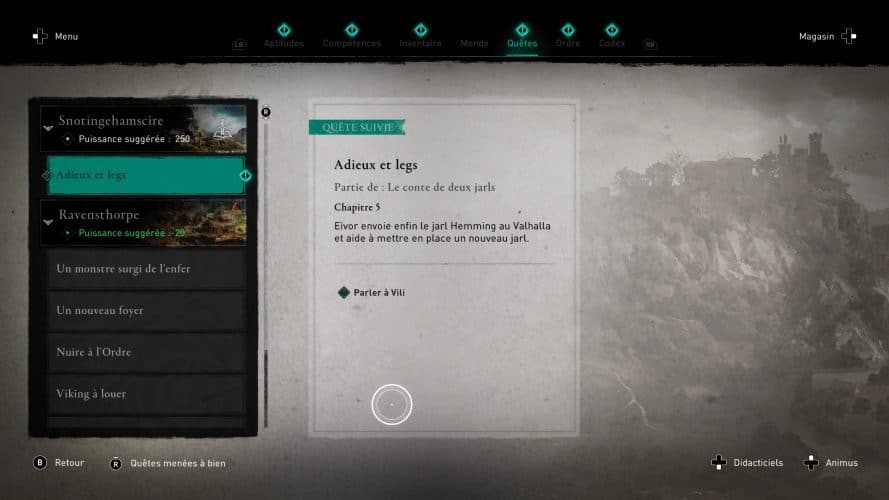
Task: Select the Quêtes tab
Action: (522, 43)
